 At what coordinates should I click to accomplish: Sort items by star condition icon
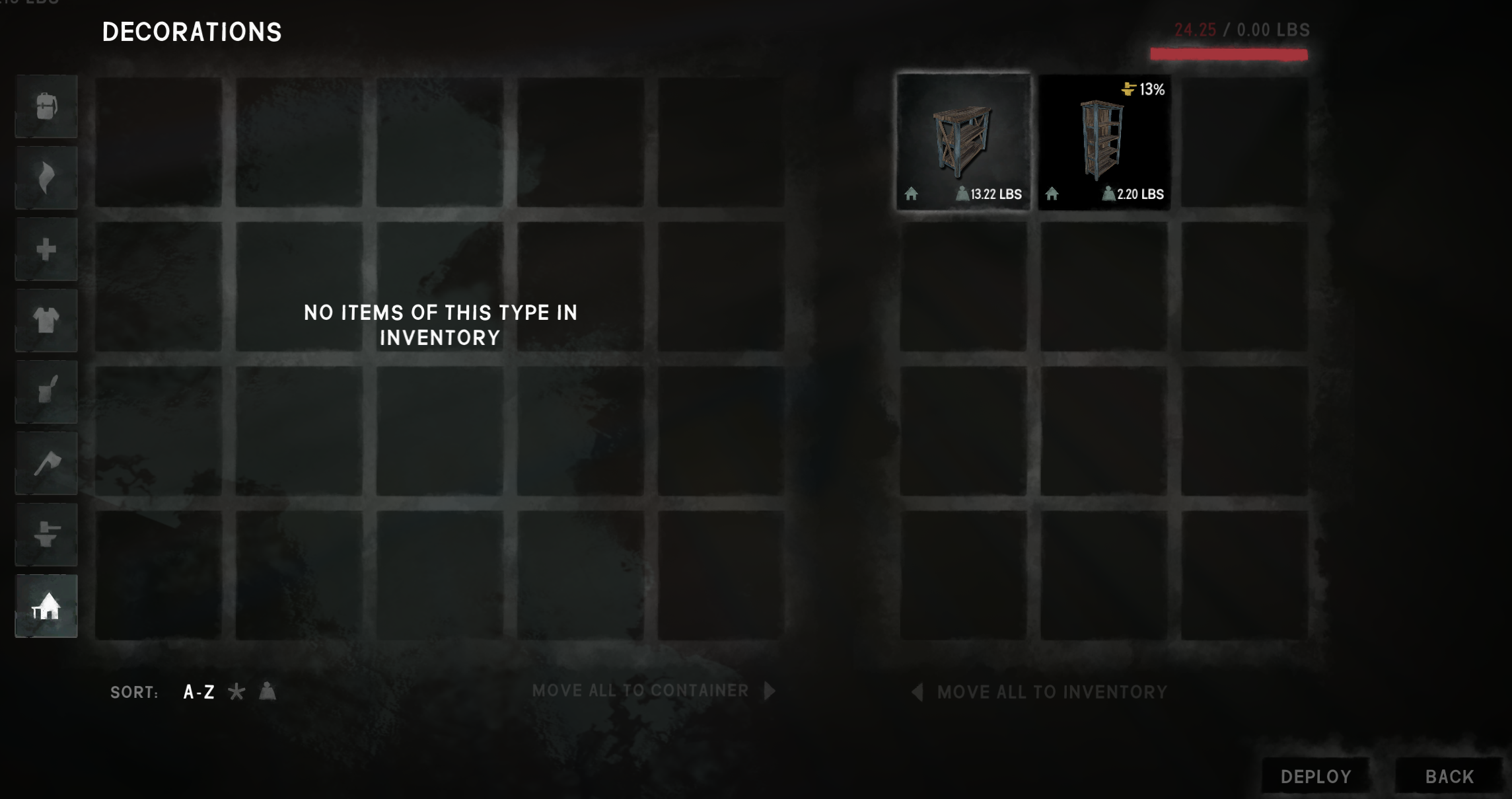pyautogui.click(x=236, y=692)
